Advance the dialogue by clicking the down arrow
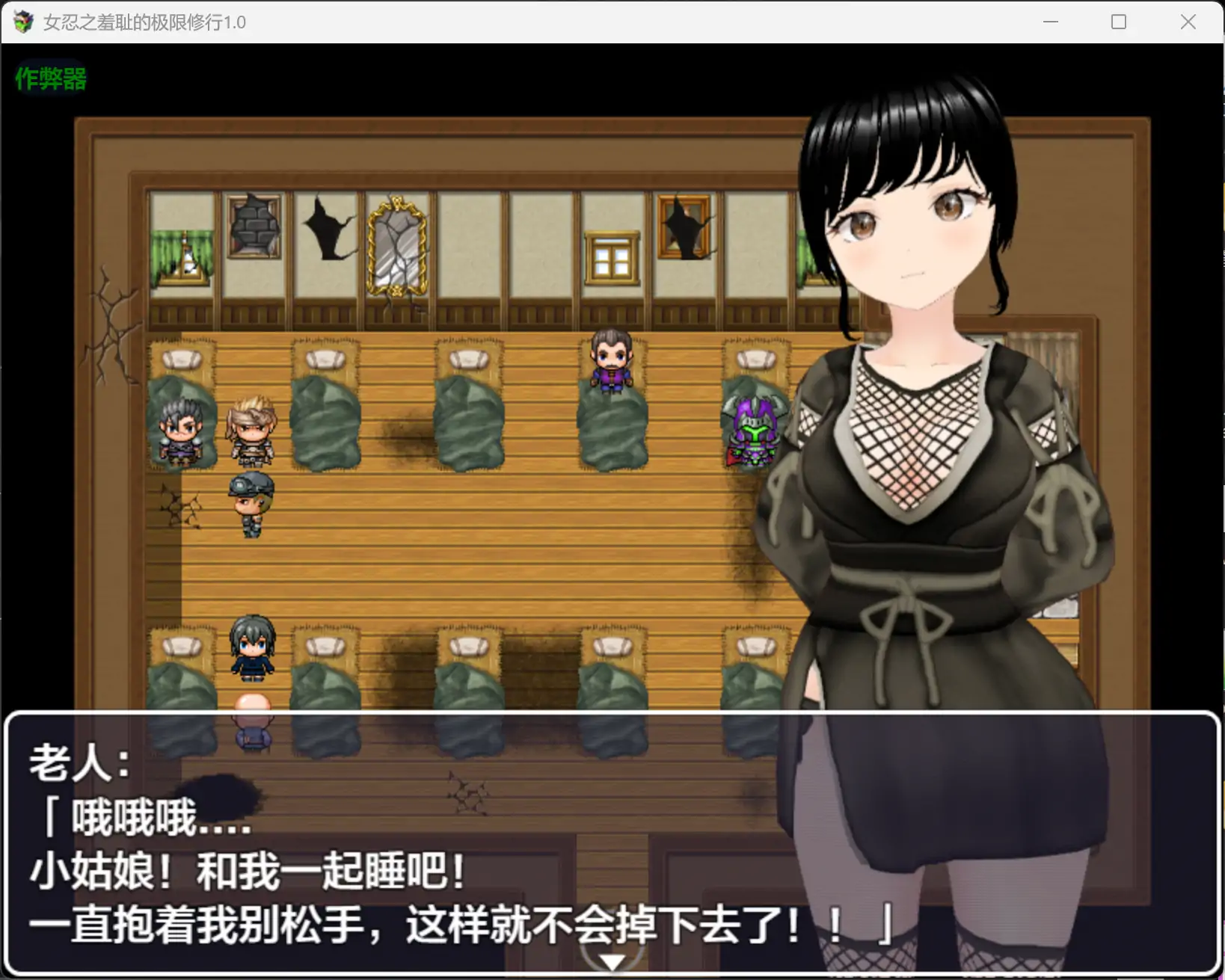The height and width of the screenshot is (980, 1225). 612,961
